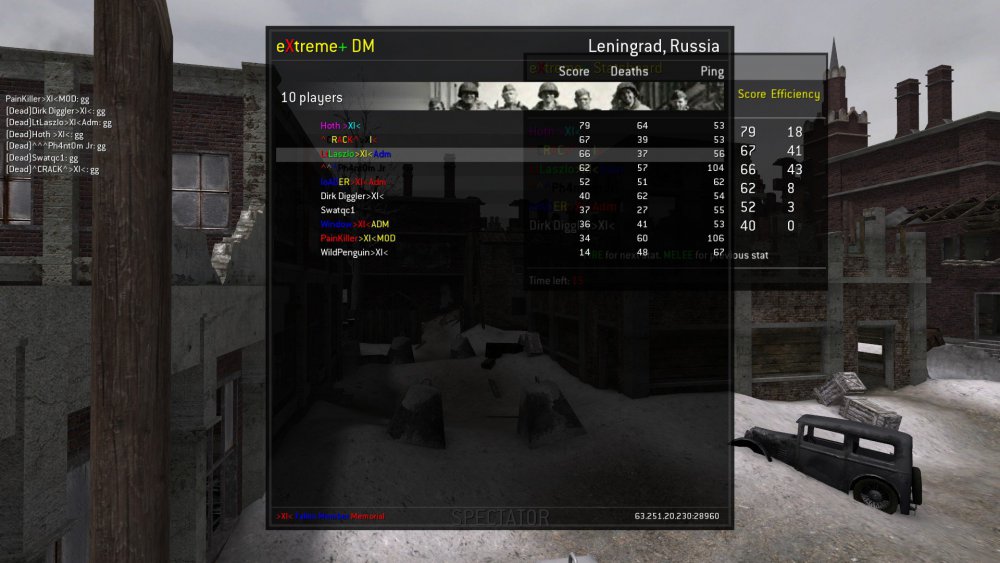
Task: Click the Deaths column header
Action: tap(629, 72)
